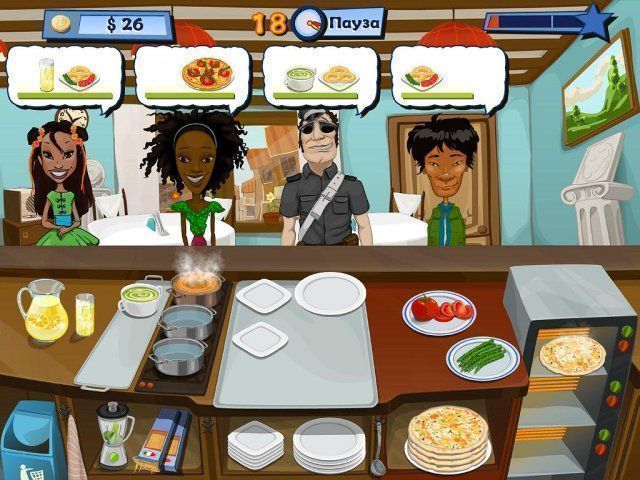Screen dimensions: 640x480
Task: Take a plate from the square plate stack
Action: coord(256,440)
